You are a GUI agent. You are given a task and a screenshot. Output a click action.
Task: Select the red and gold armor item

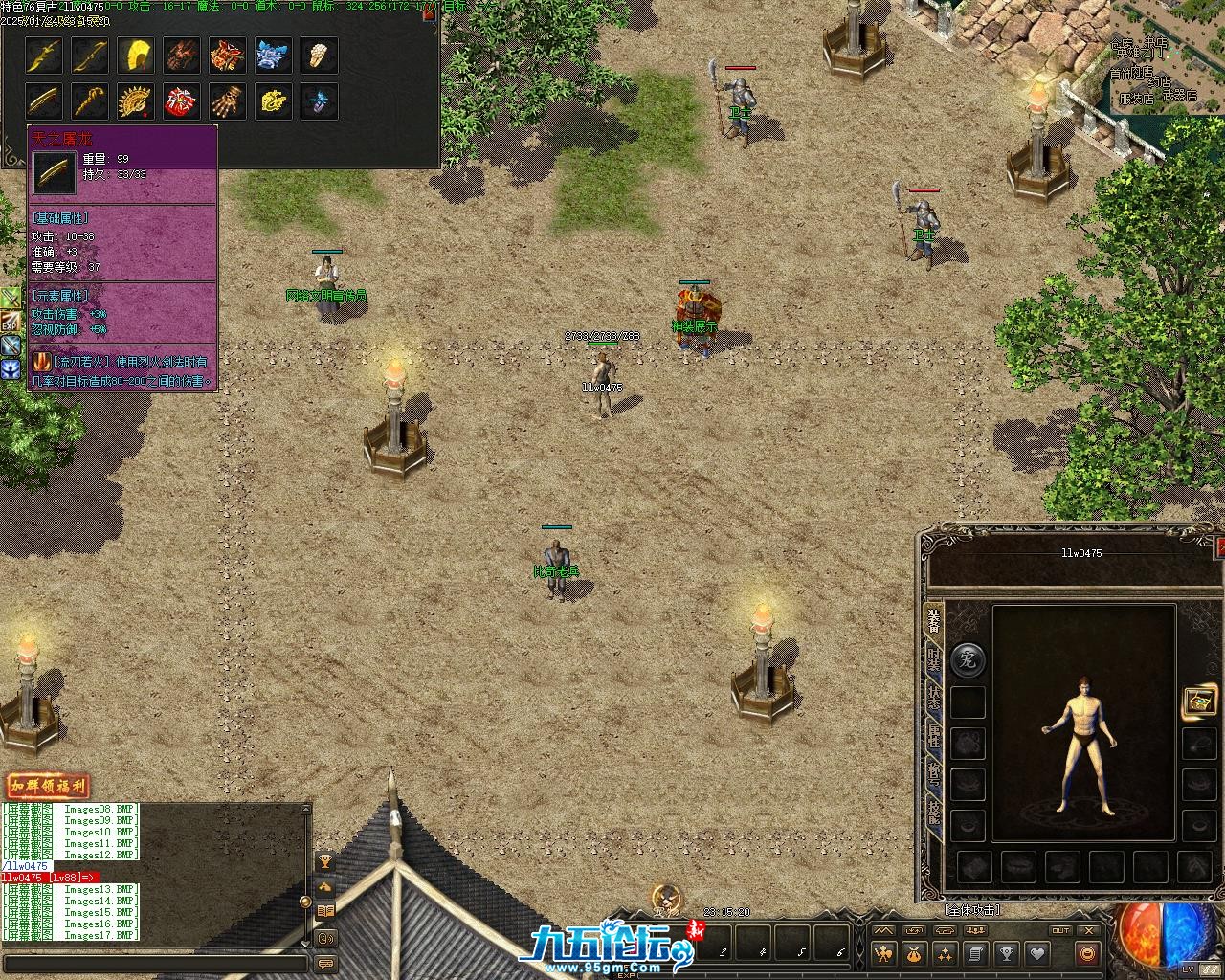click(x=228, y=56)
